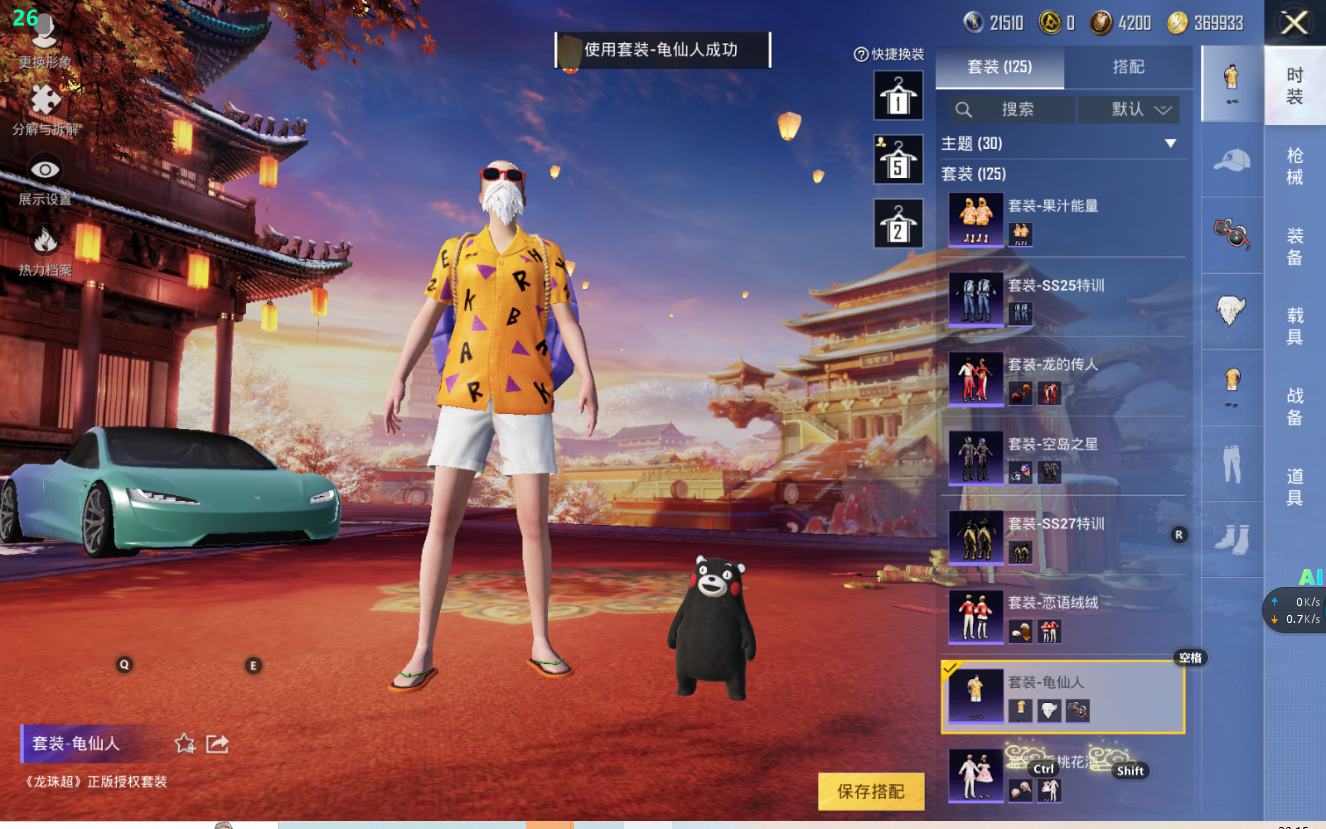Open the 道具 category

(x=1295, y=487)
